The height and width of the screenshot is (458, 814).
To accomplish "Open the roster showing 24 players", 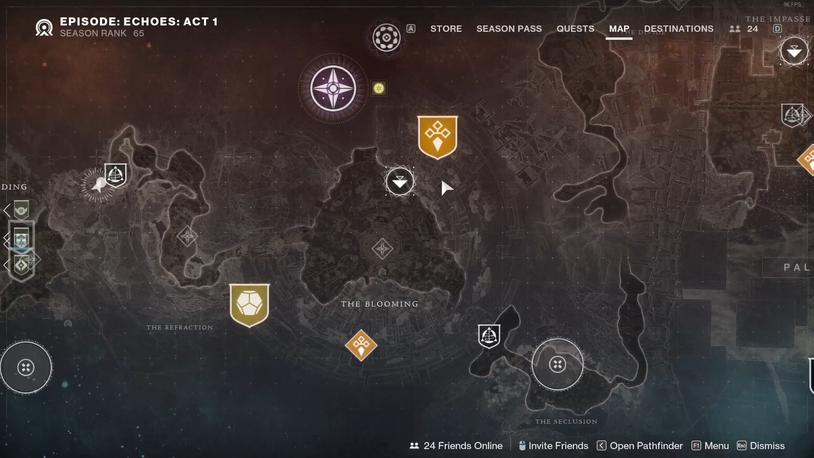I will click(744, 29).
